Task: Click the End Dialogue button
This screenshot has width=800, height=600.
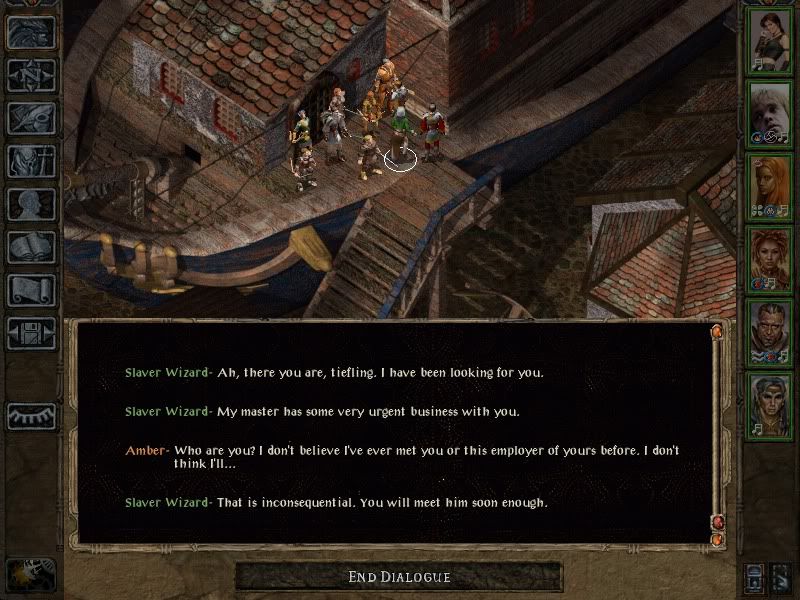Action: [399, 577]
